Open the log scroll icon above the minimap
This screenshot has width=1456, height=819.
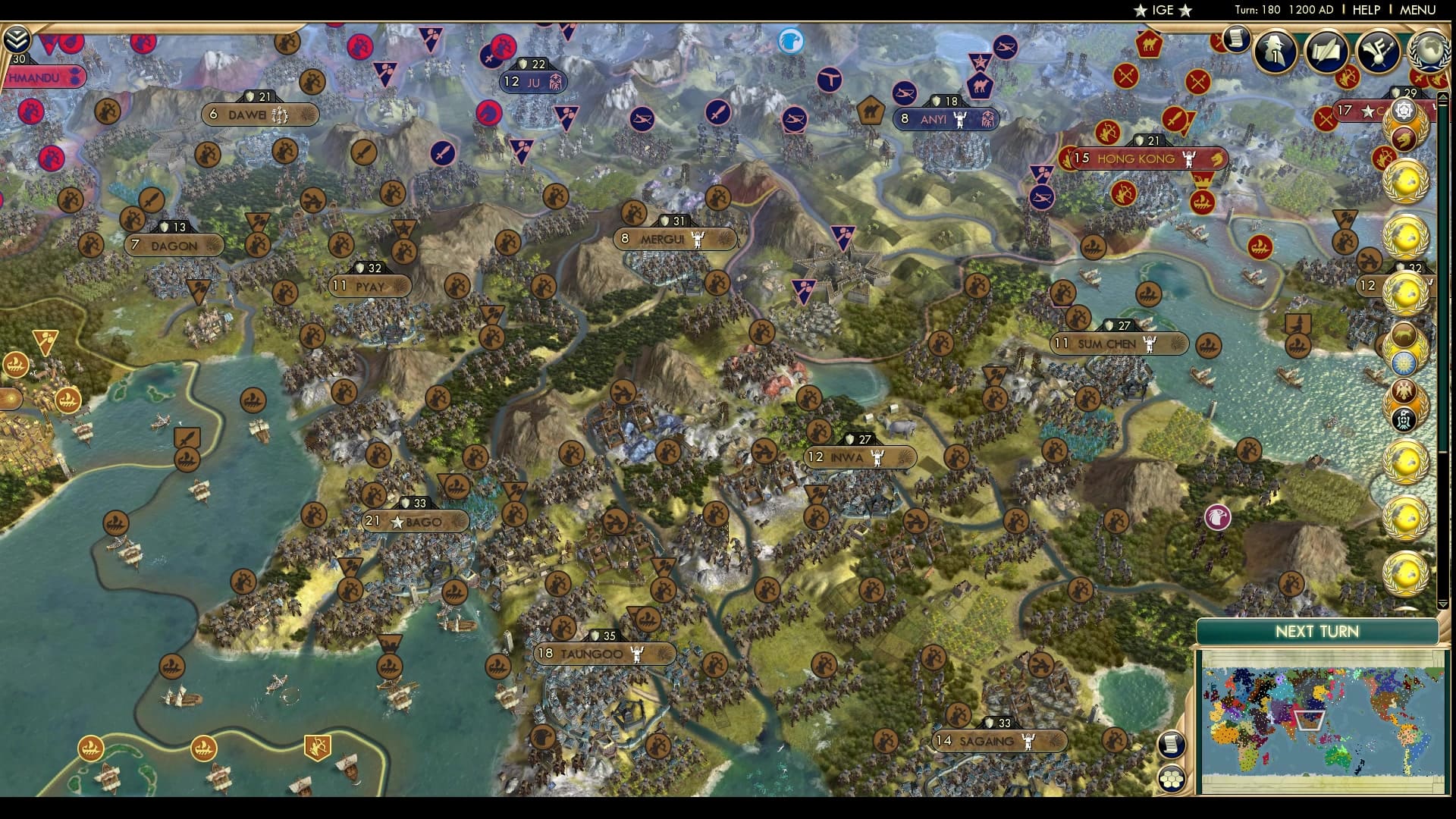pyautogui.click(x=1172, y=745)
